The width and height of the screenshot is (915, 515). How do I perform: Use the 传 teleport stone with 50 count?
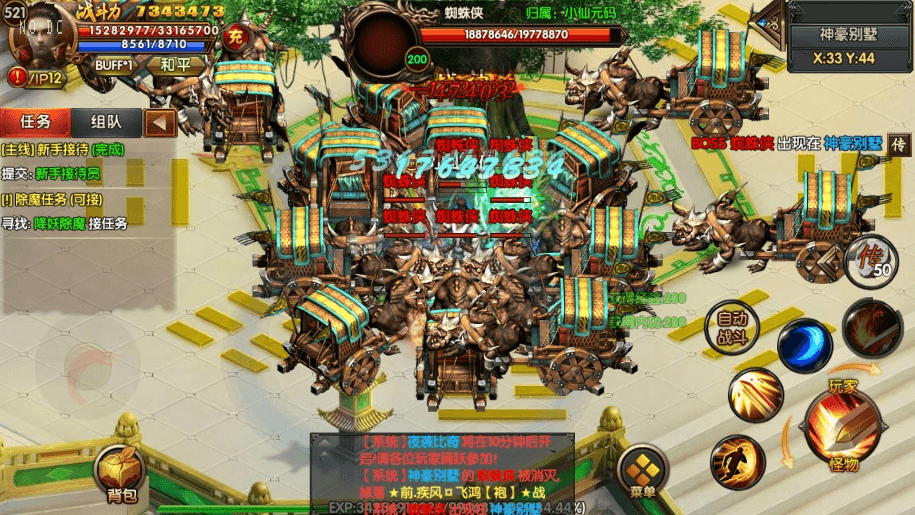coord(872,258)
